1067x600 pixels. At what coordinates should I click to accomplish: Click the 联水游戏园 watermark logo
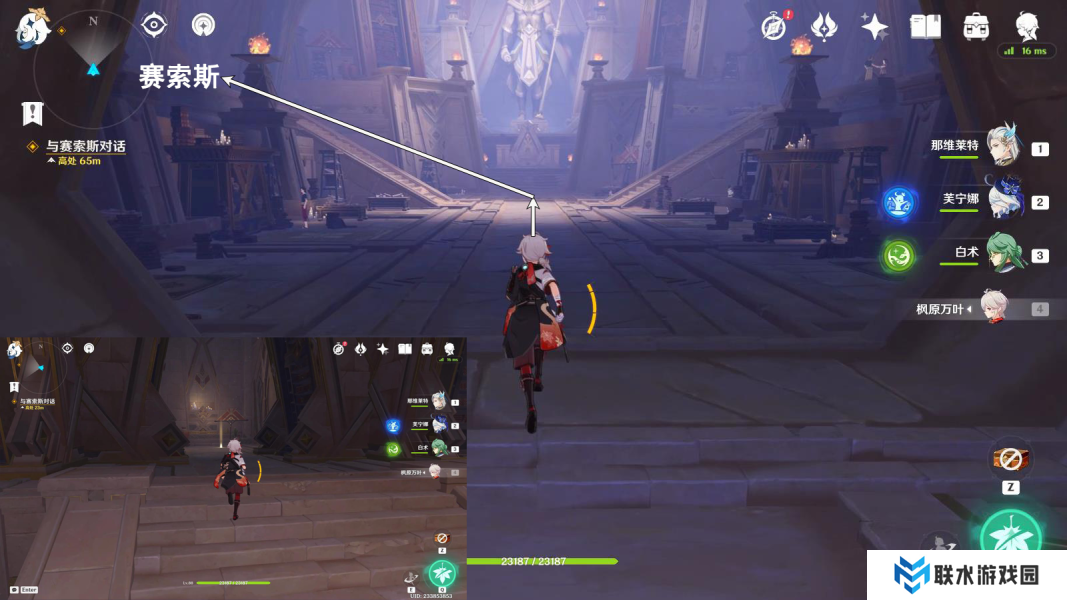pyautogui.click(x=966, y=575)
